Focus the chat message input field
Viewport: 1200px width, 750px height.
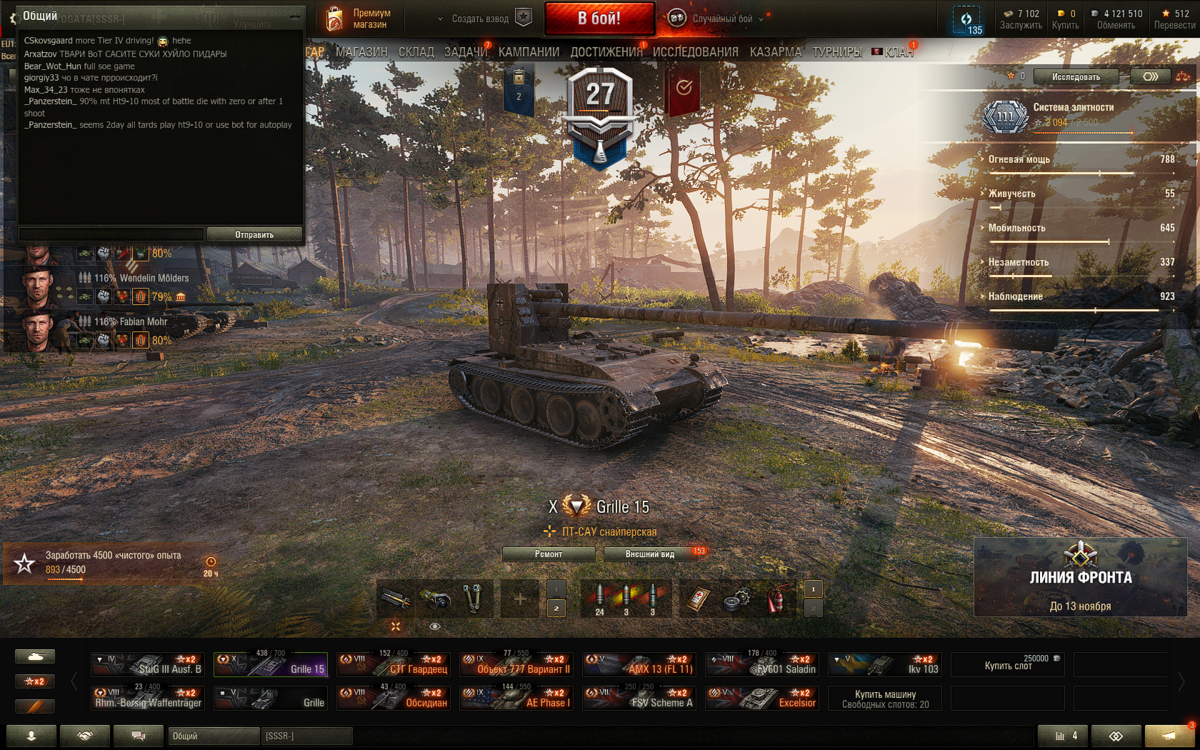[111, 235]
